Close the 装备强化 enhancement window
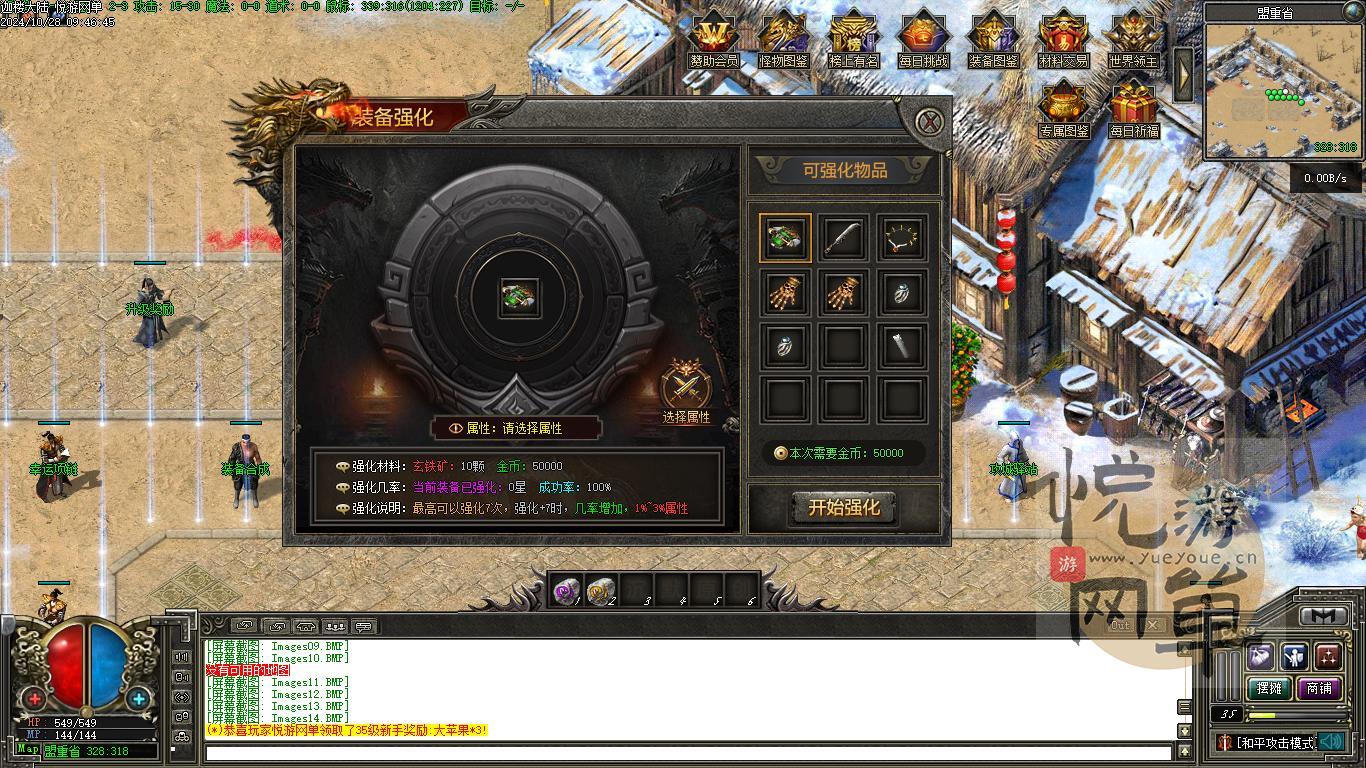The width and height of the screenshot is (1366, 768). click(x=930, y=122)
